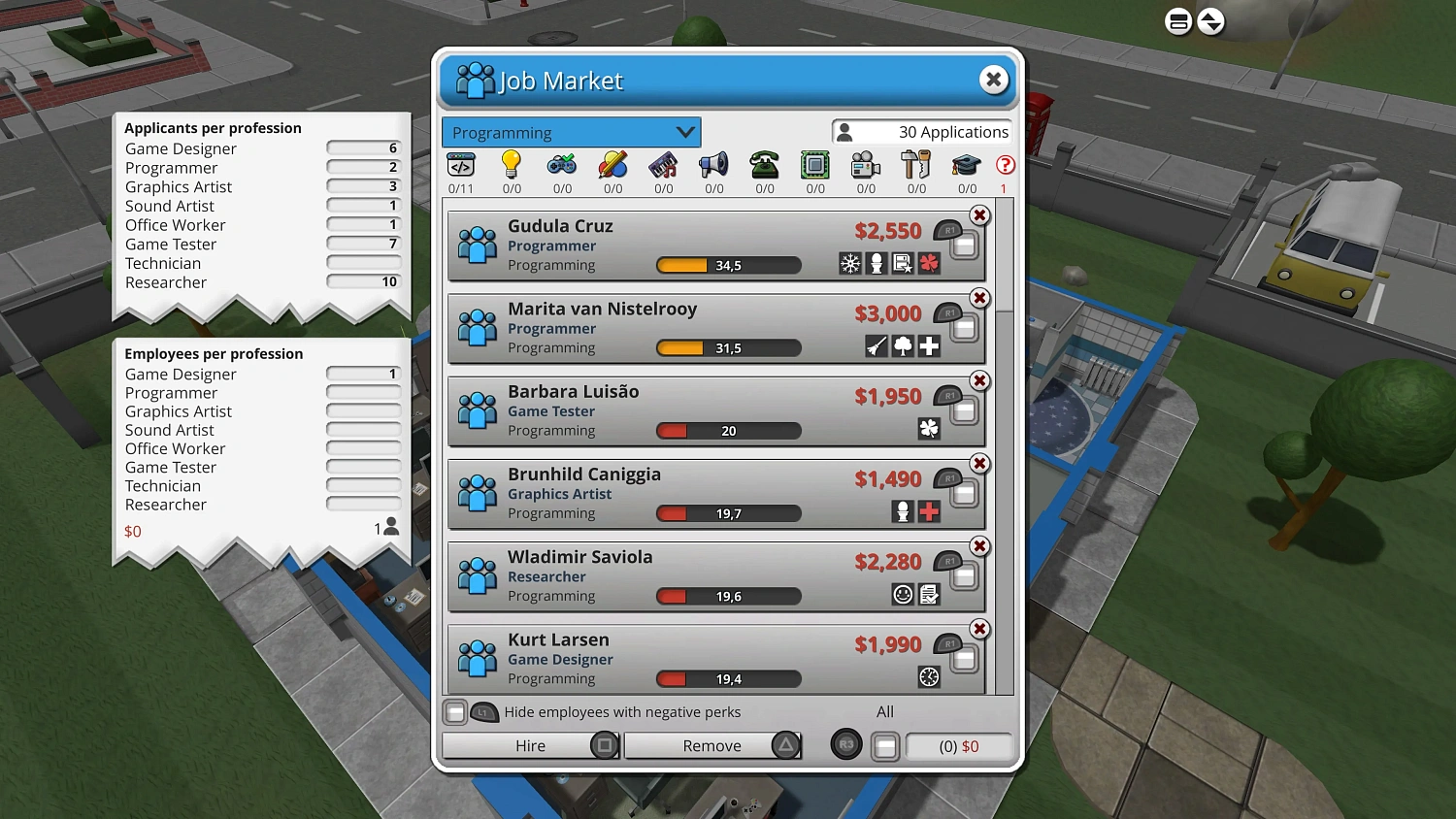Toggle selection checkbox on Marita van Nistelrooy's card
The height and width of the screenshot is (819, 1456).
click(x=962, y=328)
